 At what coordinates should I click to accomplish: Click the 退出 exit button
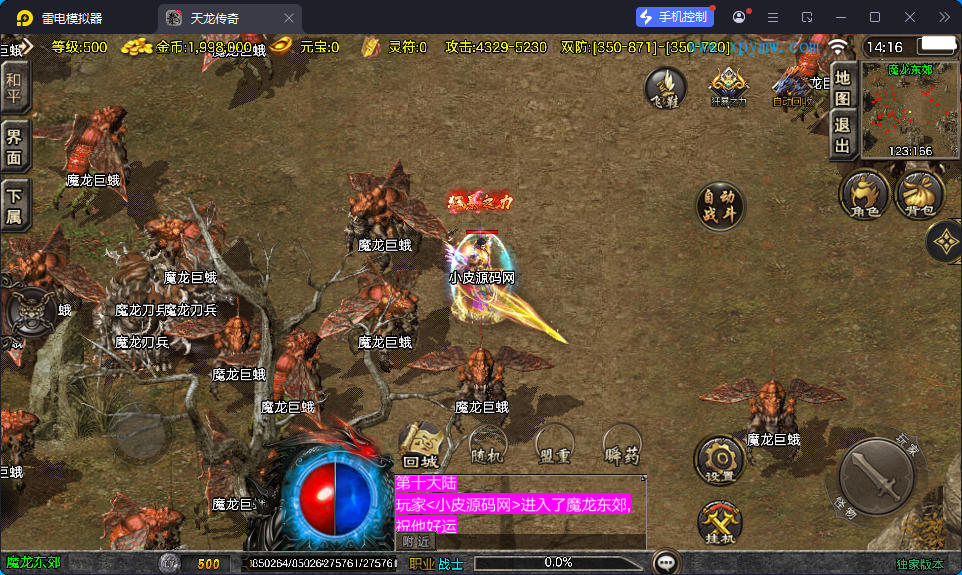(843, 136)
